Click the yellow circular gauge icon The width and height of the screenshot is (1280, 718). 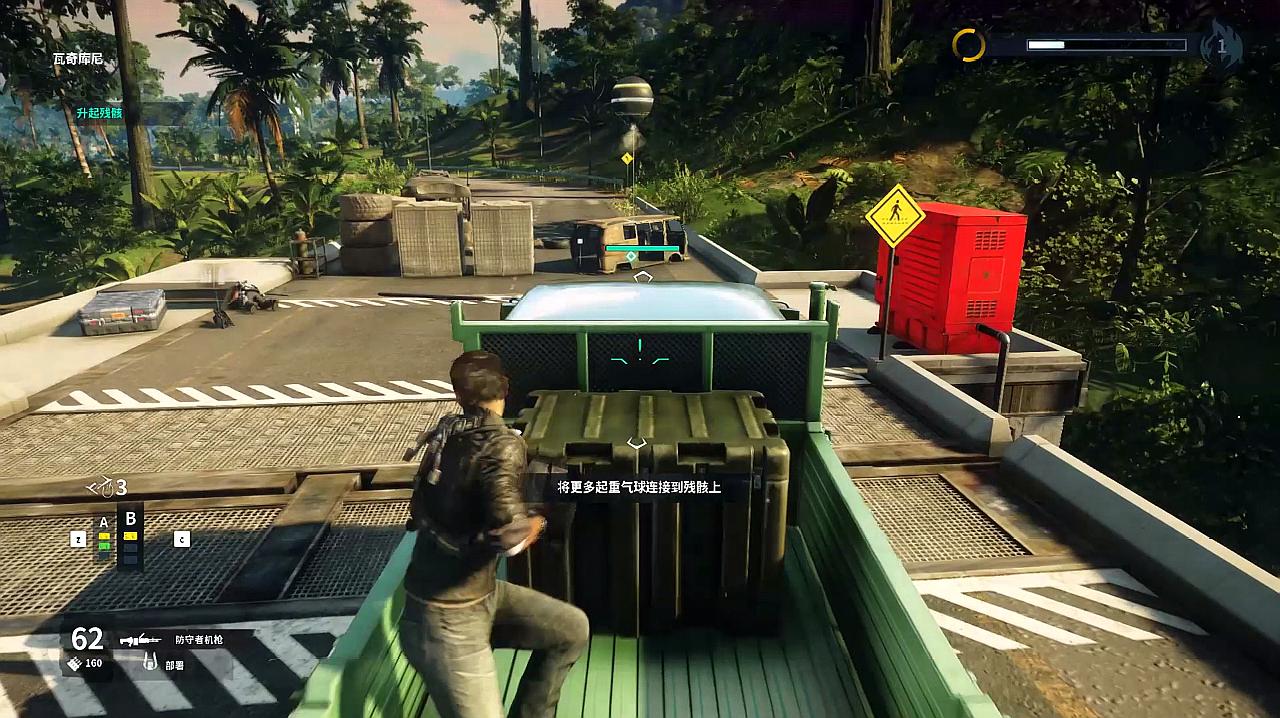click(x=968, y=45)
